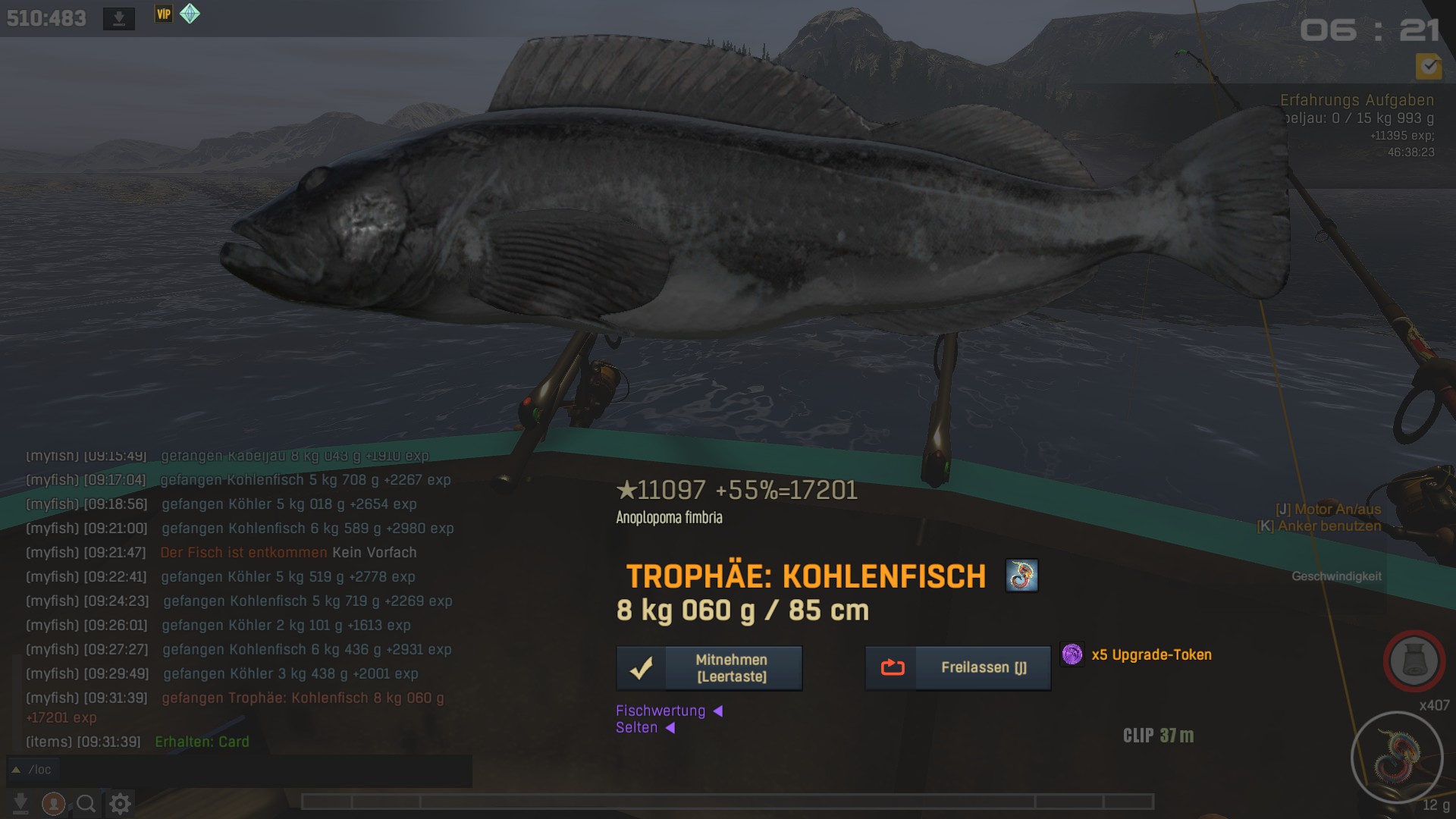1456x819 pixels.
Task: Click the worm bait icon beside trophy name
Action: point(1021,576)
